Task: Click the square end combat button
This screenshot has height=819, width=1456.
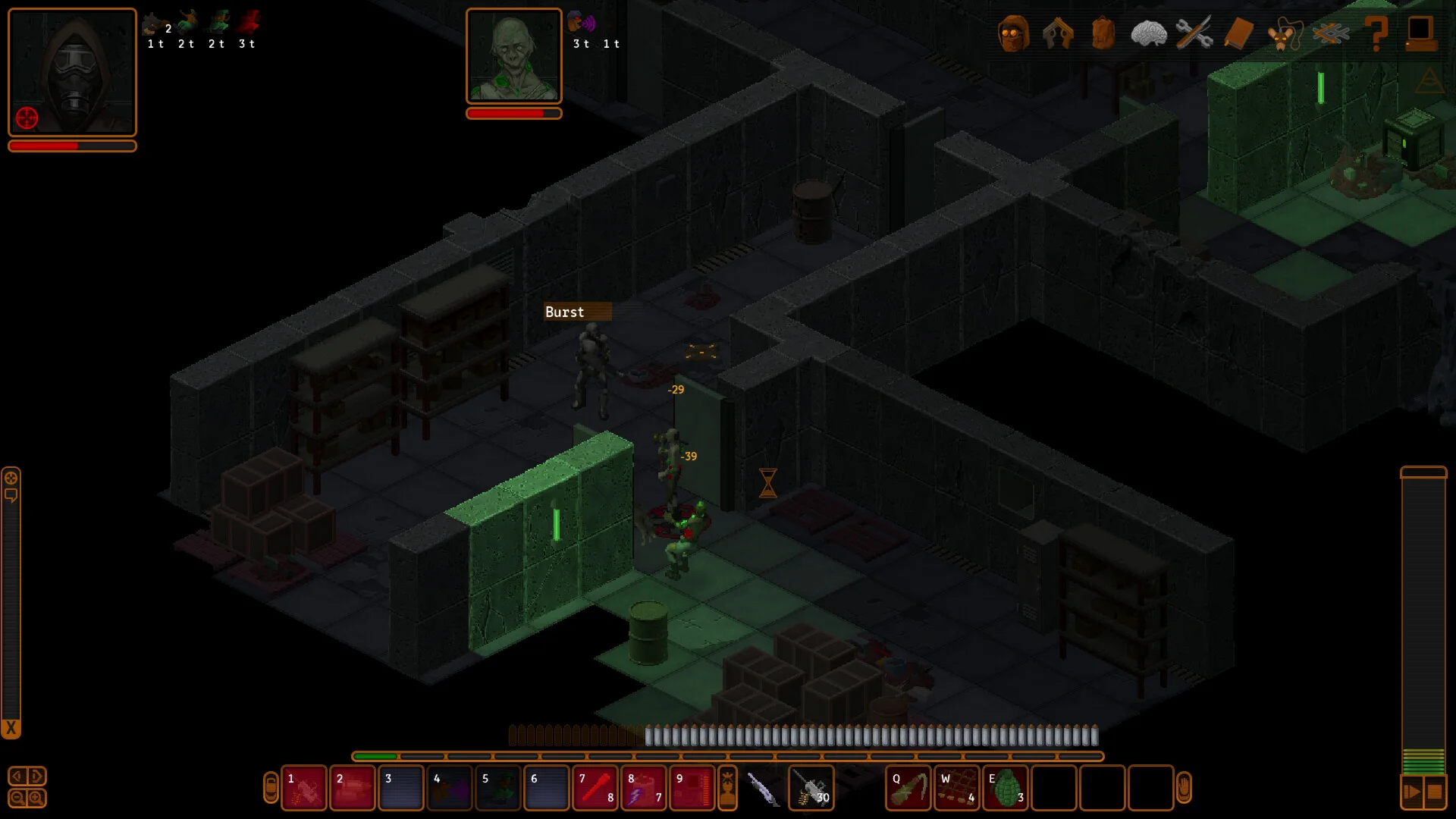Action: [1435, 792]
